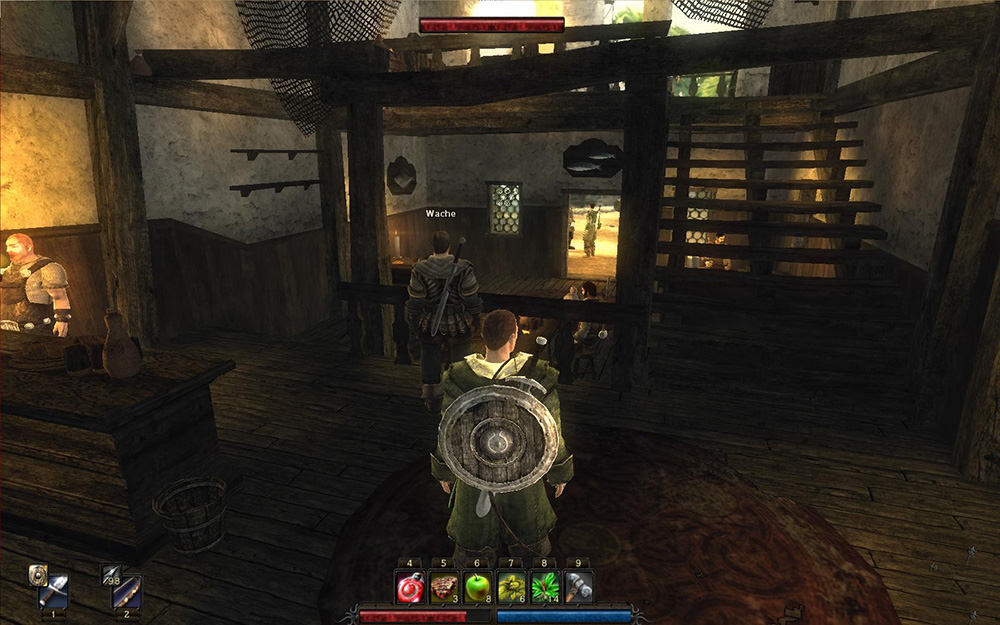
Task: Eat the grilled meat from the hotbar
Action: (444, 587)
